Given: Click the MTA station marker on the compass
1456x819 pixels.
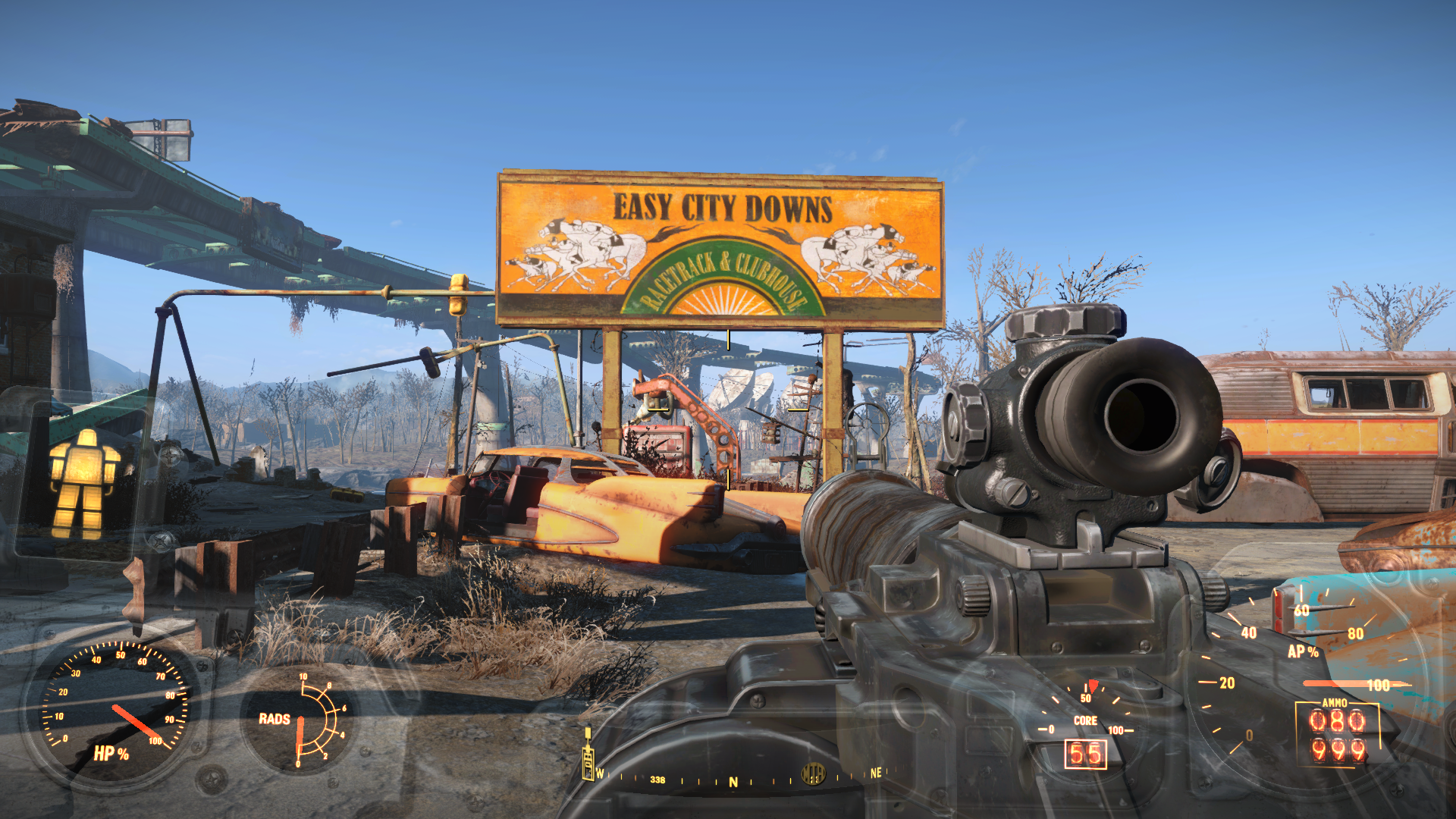Looking at the screenshot, I should point(812,773).
